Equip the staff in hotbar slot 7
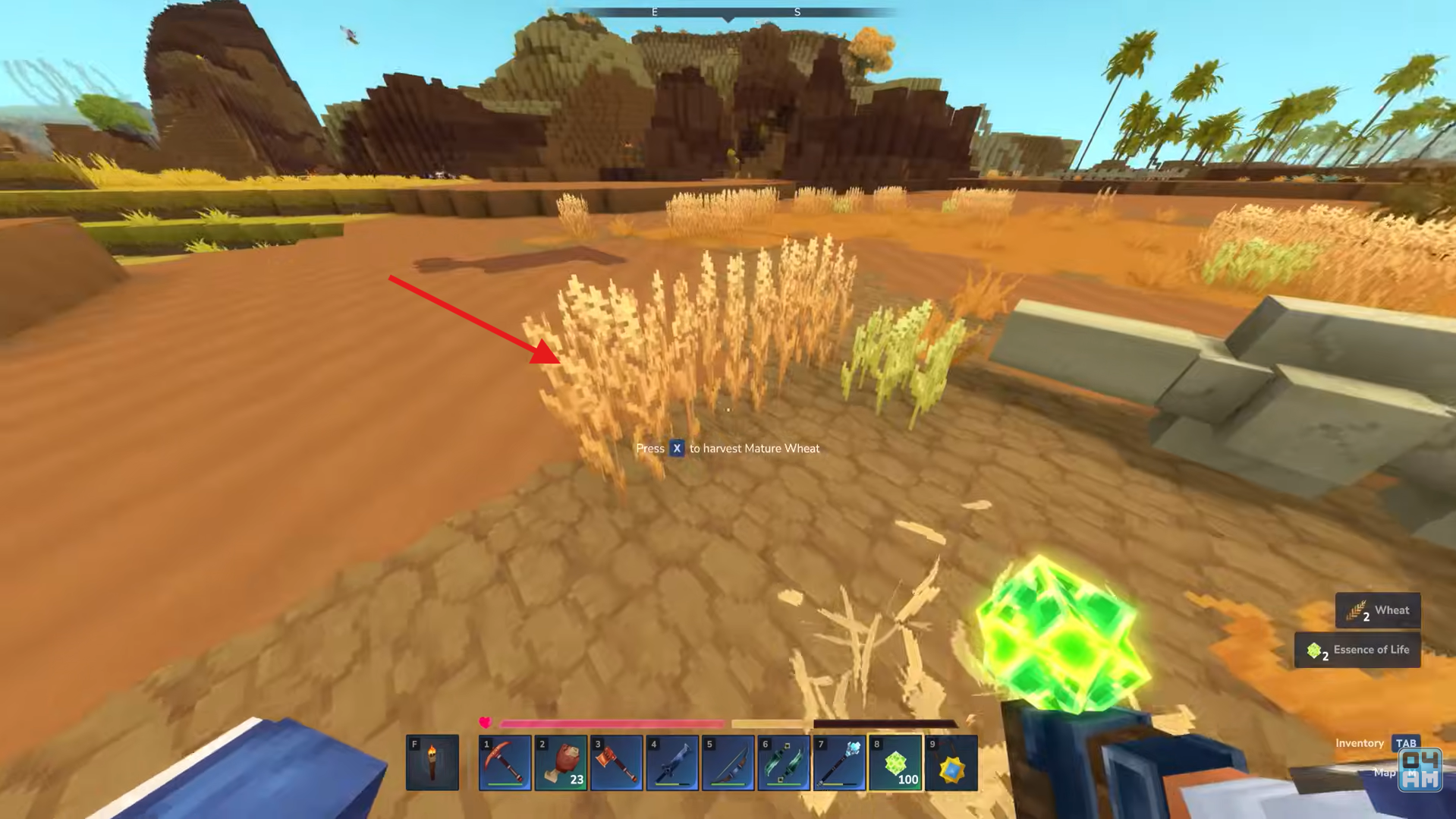This screenshot has height=819, width=1456. tap(838, 762)
